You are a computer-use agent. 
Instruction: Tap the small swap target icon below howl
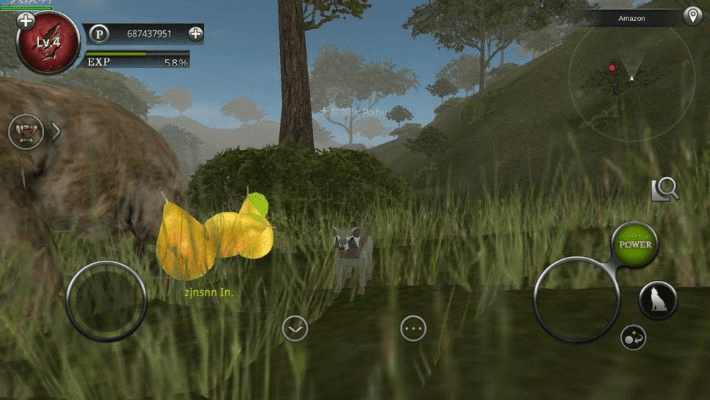pyautogui.click(x=632, y=338)
